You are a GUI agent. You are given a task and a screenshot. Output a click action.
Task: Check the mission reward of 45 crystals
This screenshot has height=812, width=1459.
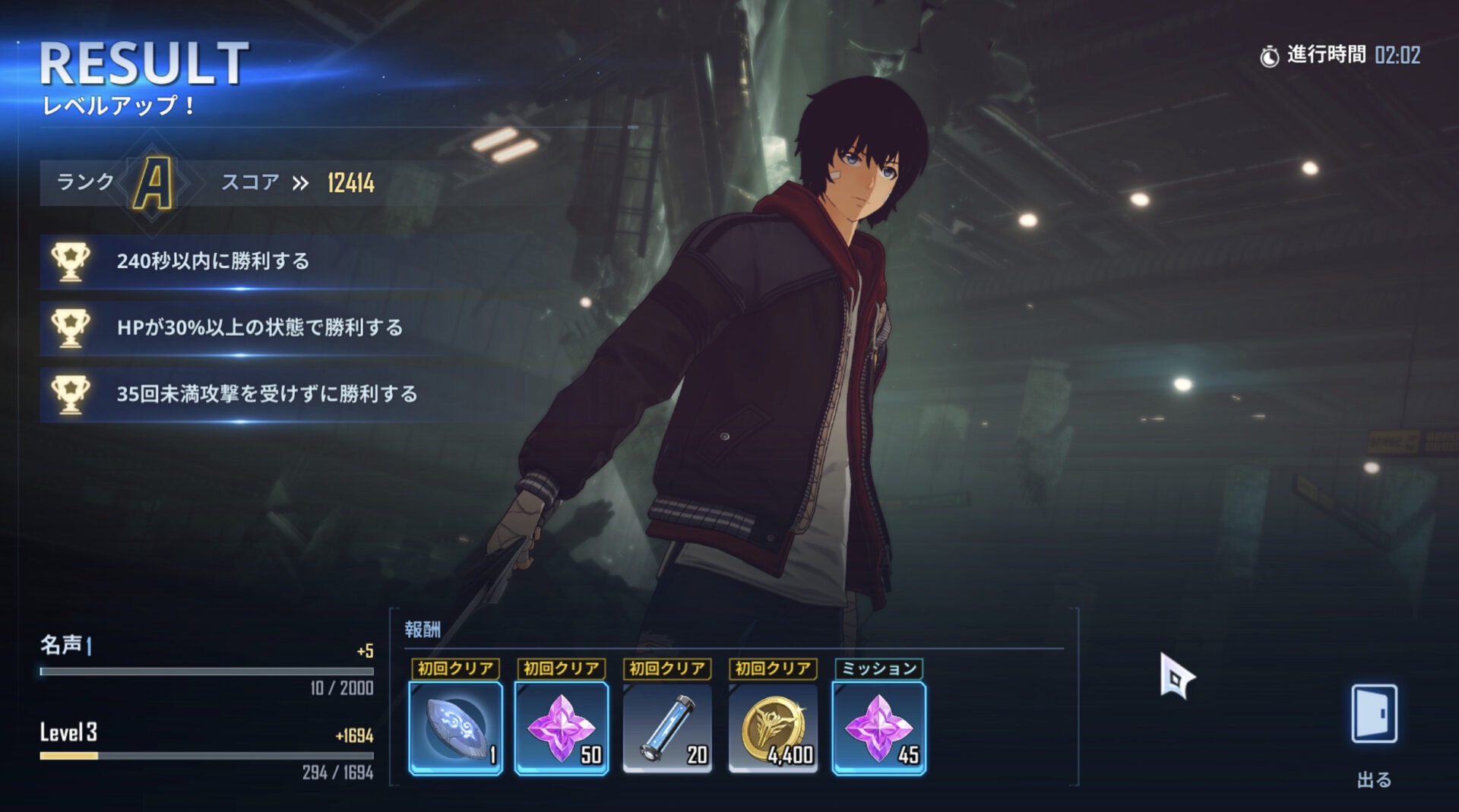click(x=879, y=728)
